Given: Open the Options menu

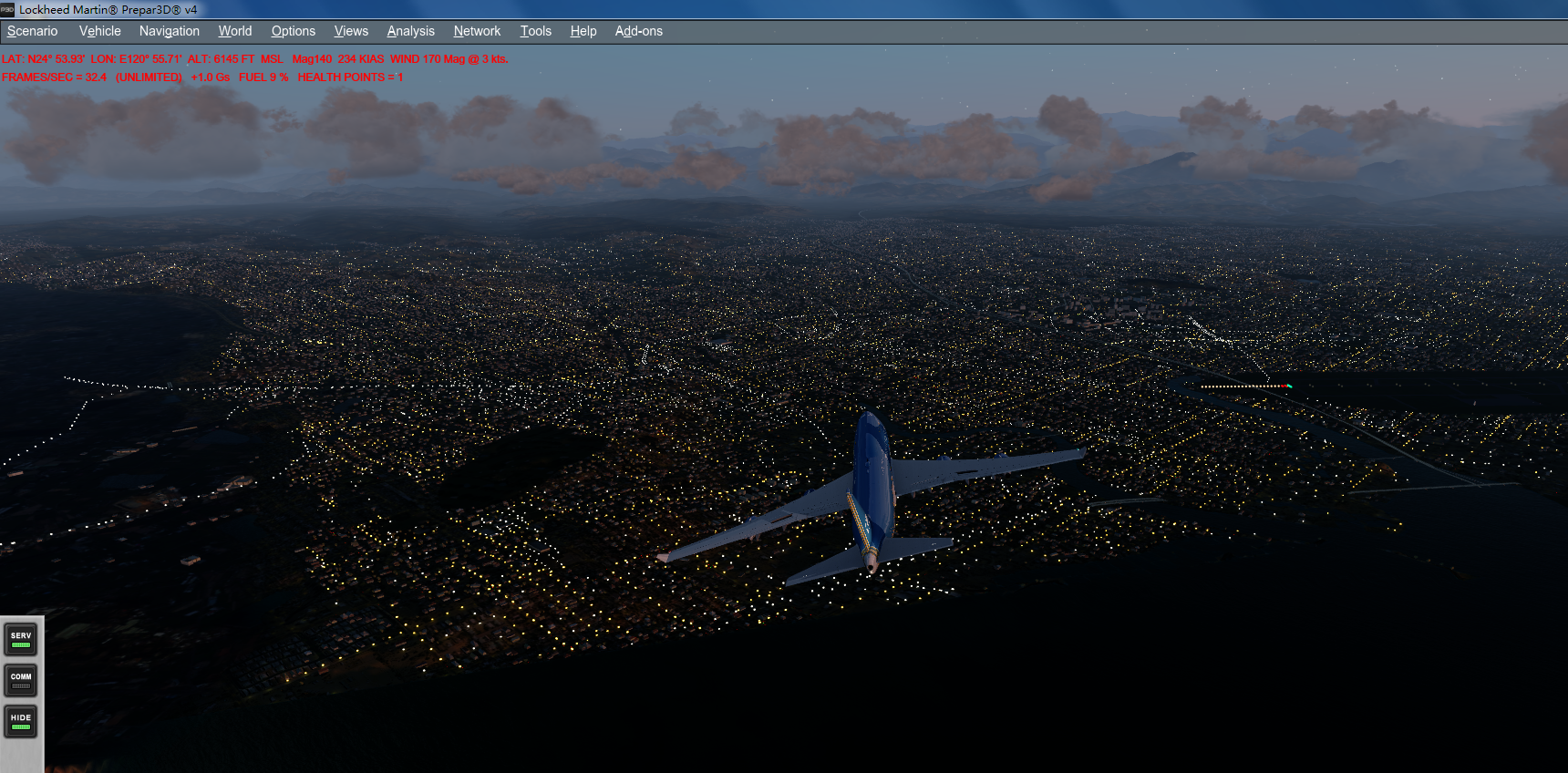Looking at the screenshot, I should pos(293,30).
